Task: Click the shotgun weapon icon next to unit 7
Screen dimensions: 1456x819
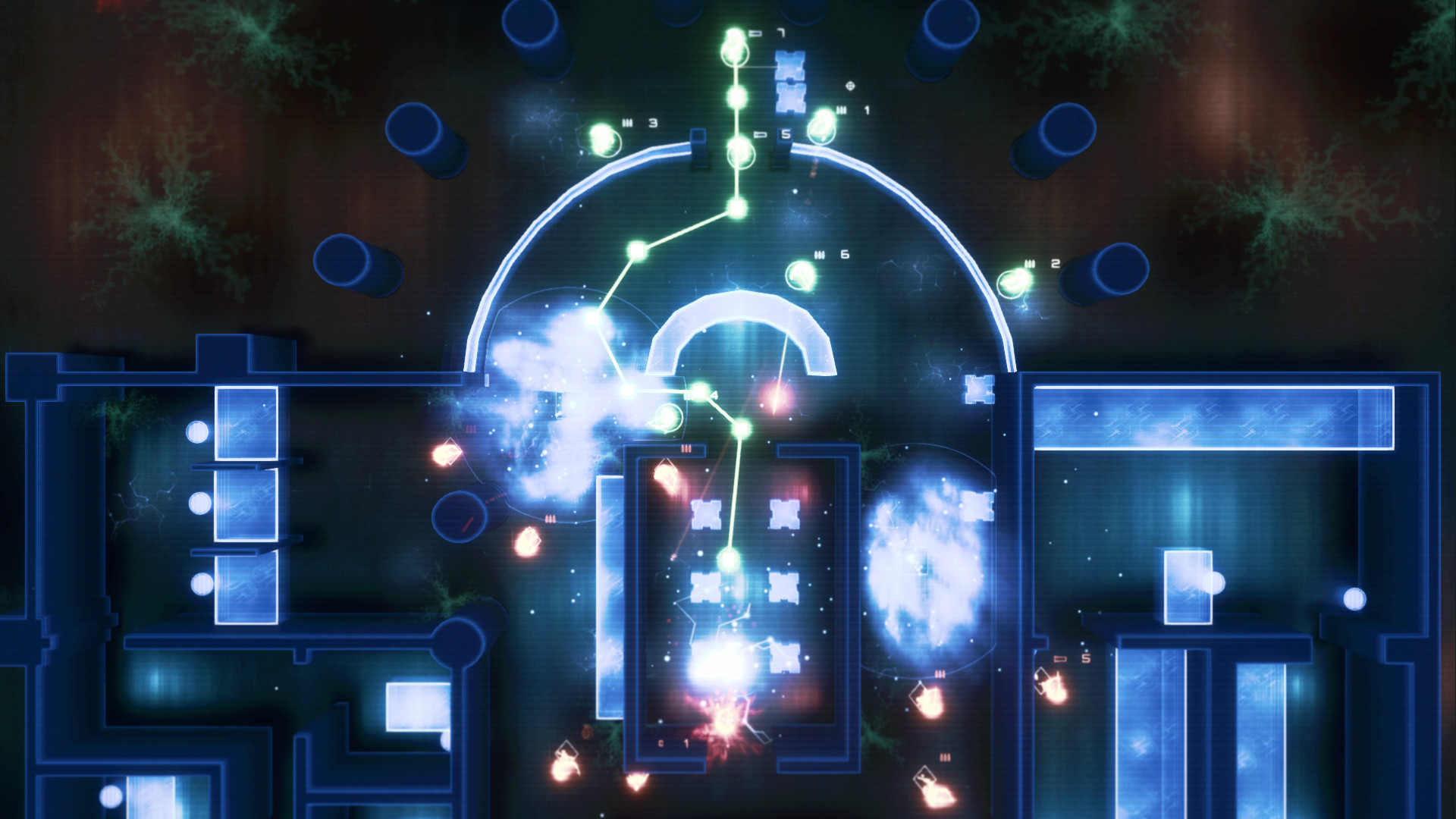Action: (x=755, y=33)
